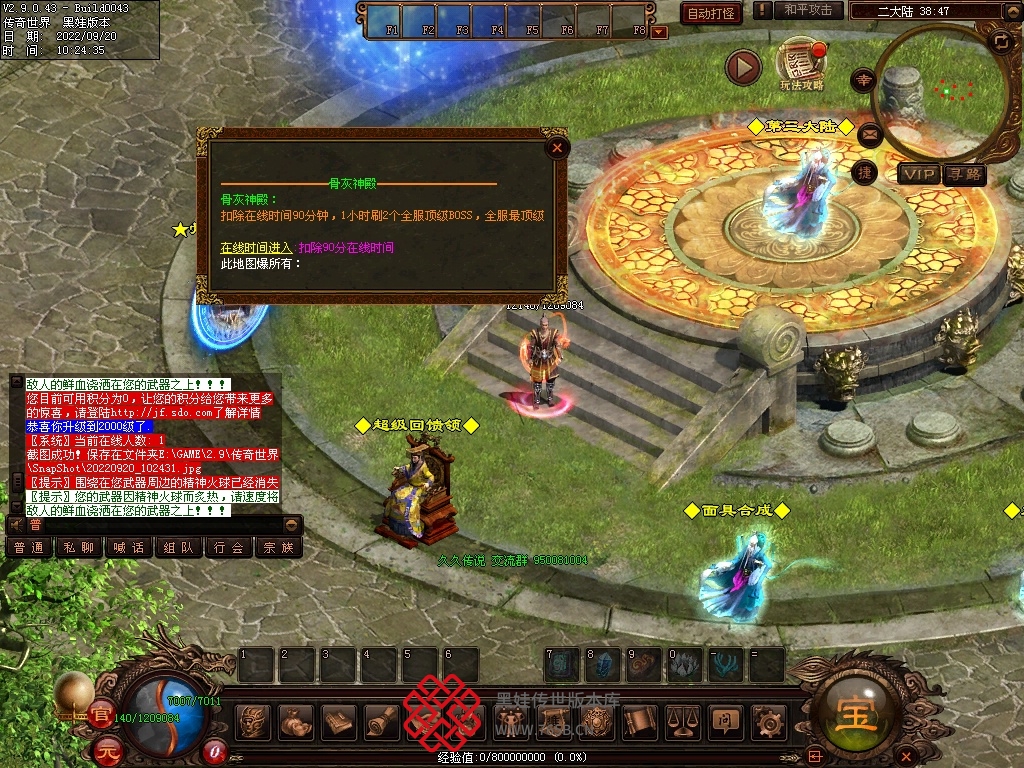The width and height of the screenshot is (1024, 768).
Task: Close the 骨灰神殿 dialog window
Action: click(557, 149)
